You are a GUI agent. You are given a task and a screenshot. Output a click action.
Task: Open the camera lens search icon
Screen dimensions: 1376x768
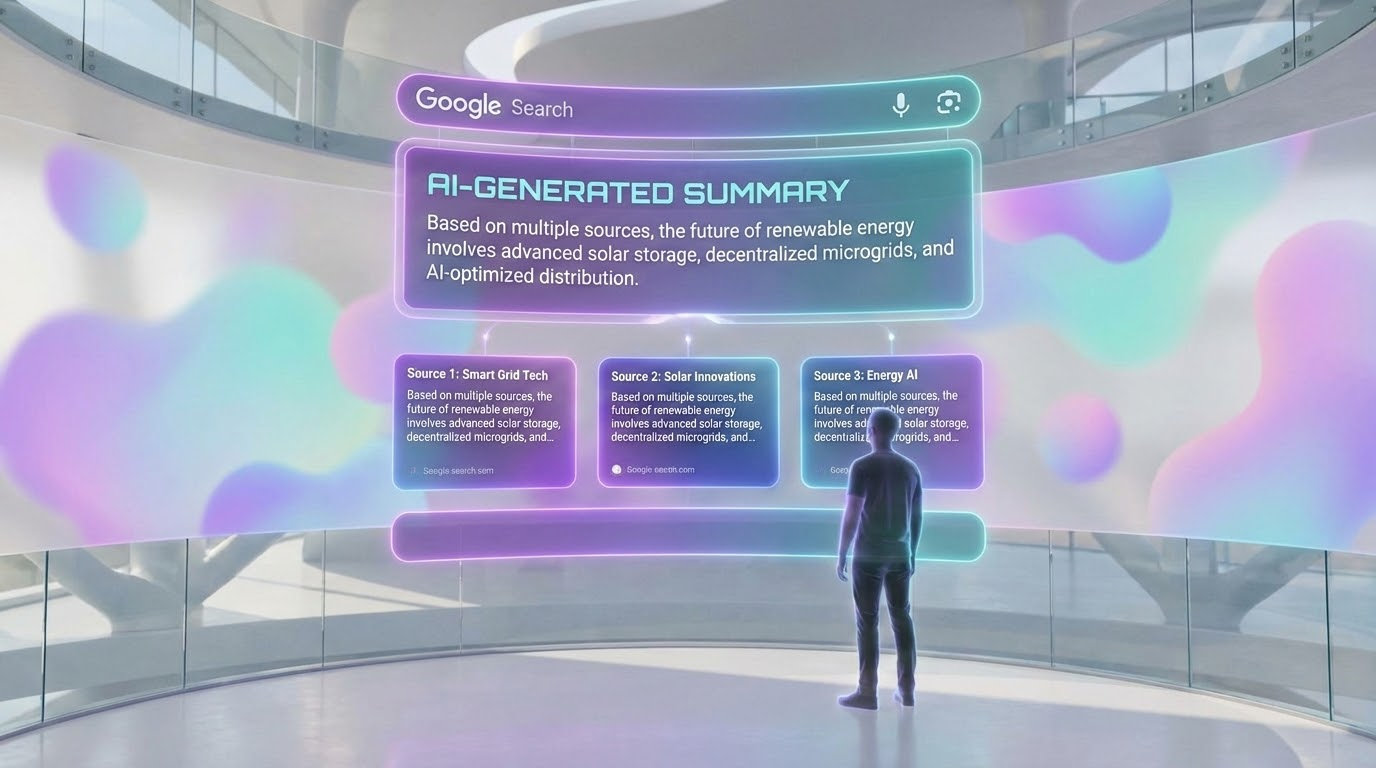[x=948, y=103]
